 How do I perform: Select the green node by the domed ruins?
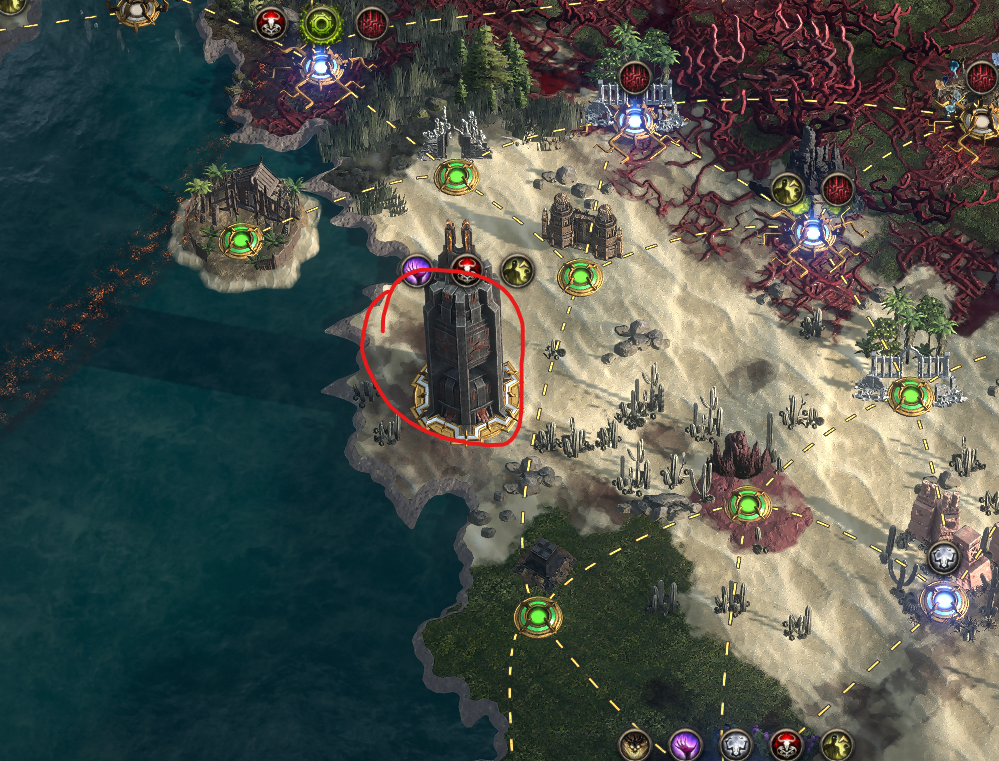click(x=578, y=274)
